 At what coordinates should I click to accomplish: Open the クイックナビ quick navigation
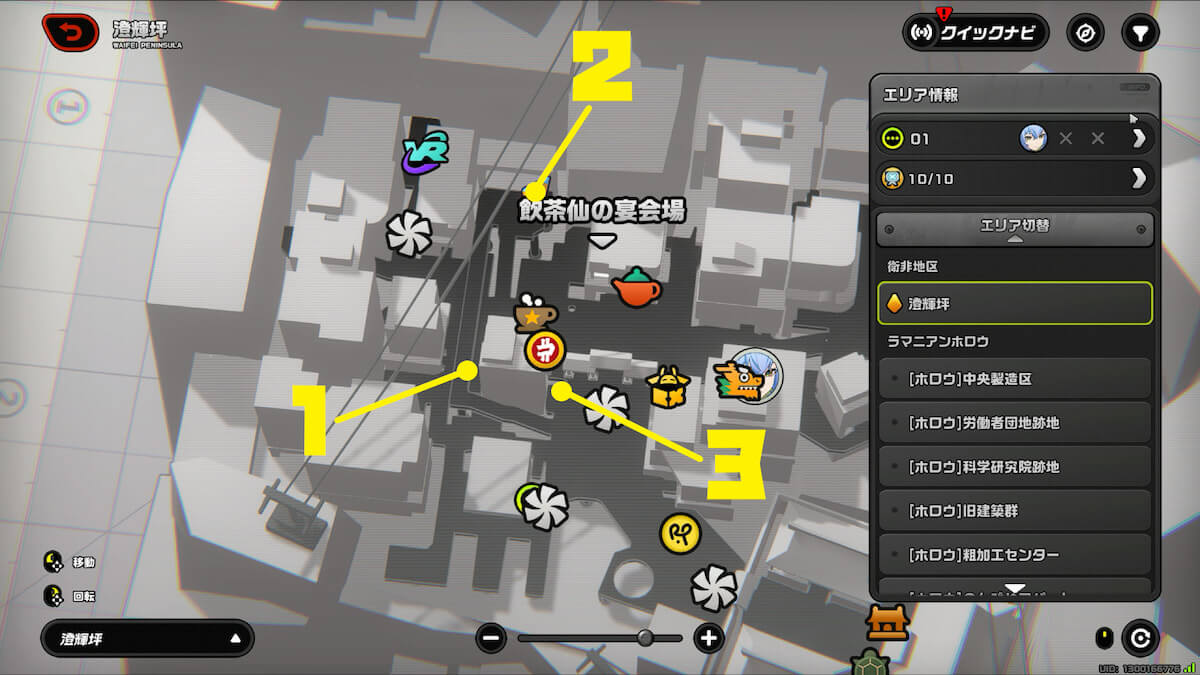(x=975, y=33)
